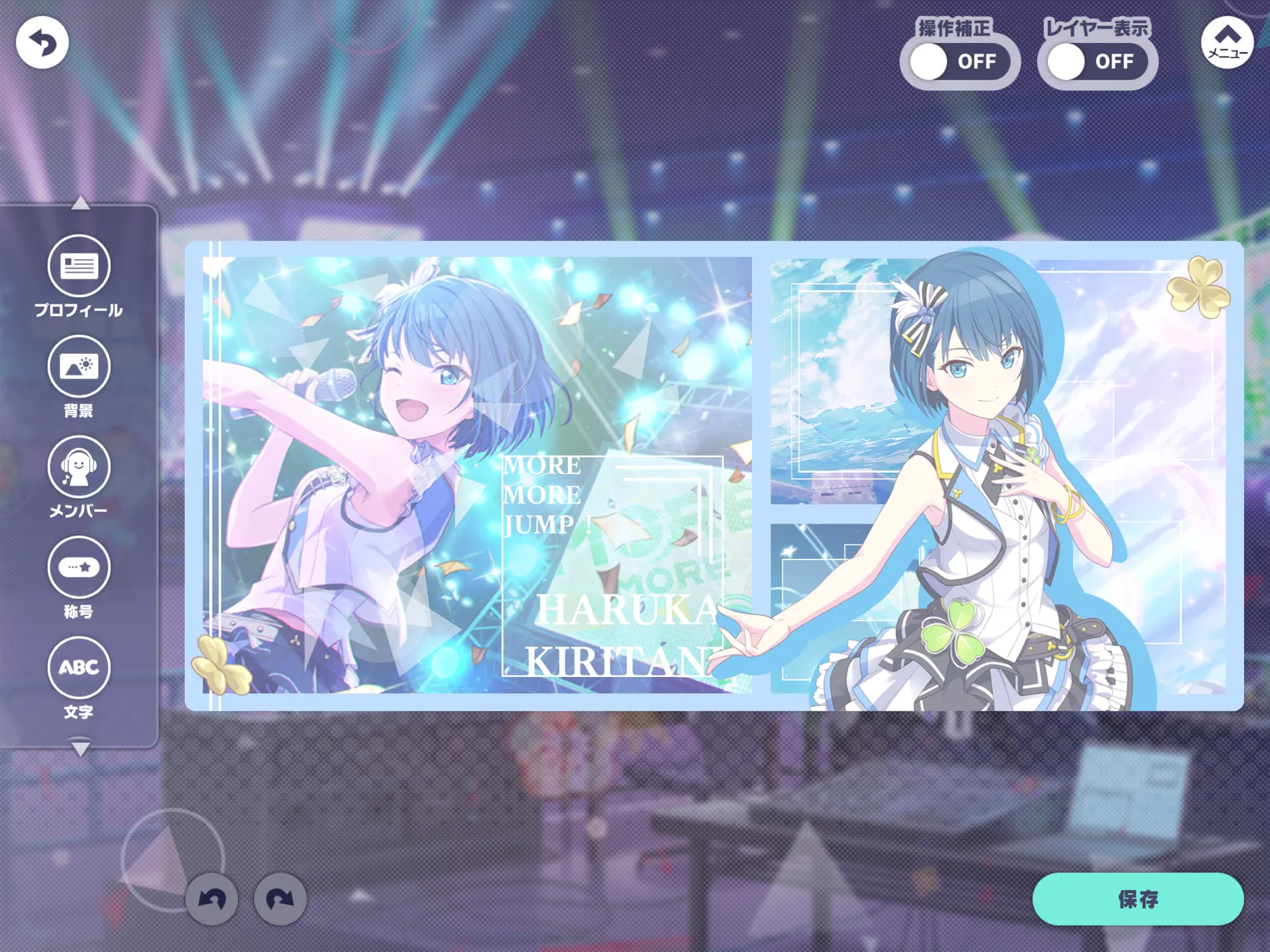Open the メニュー dropdown button

[x=1226, y=43]
